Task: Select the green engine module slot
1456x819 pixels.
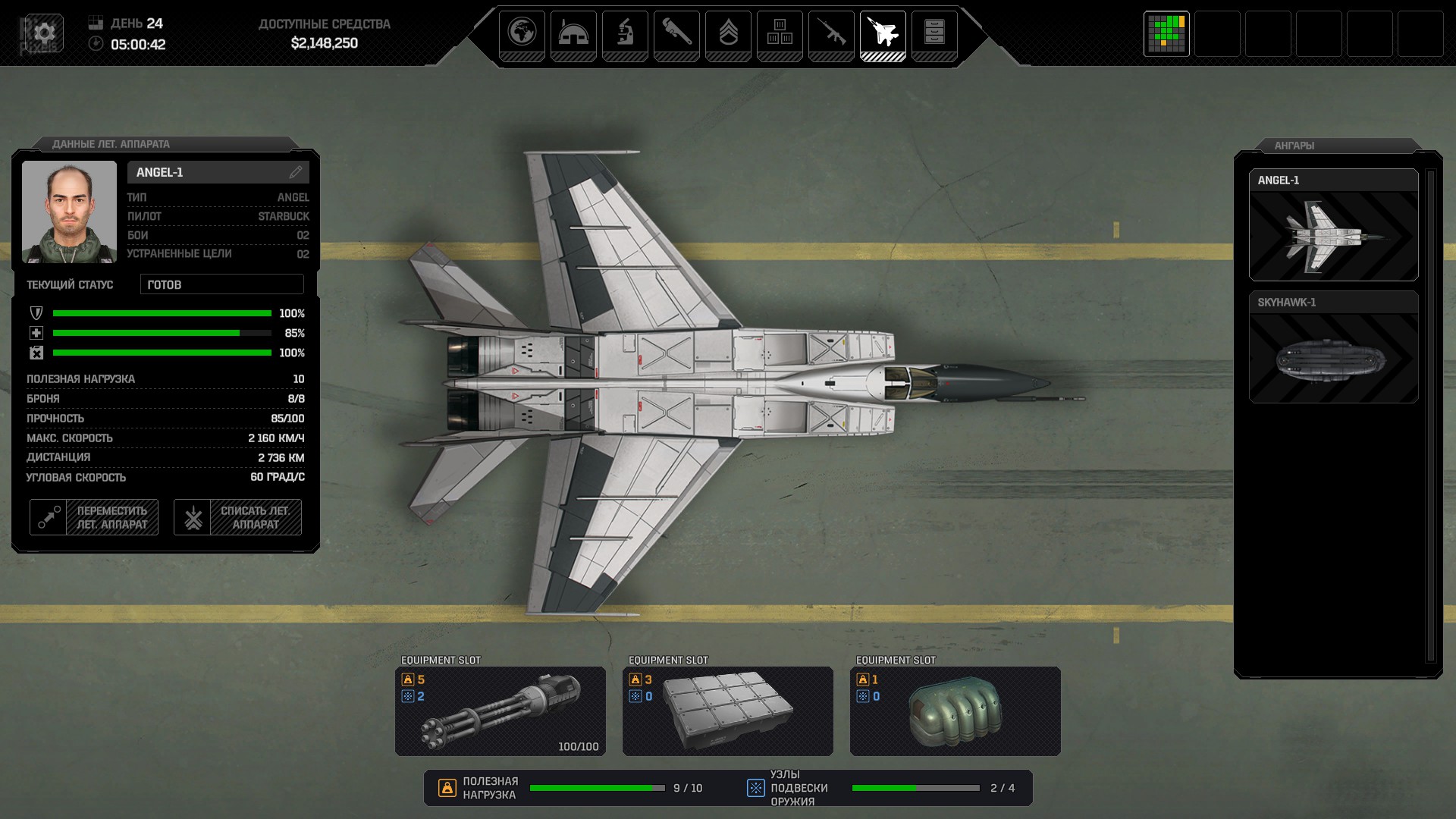Action: [x=955, y=711]
